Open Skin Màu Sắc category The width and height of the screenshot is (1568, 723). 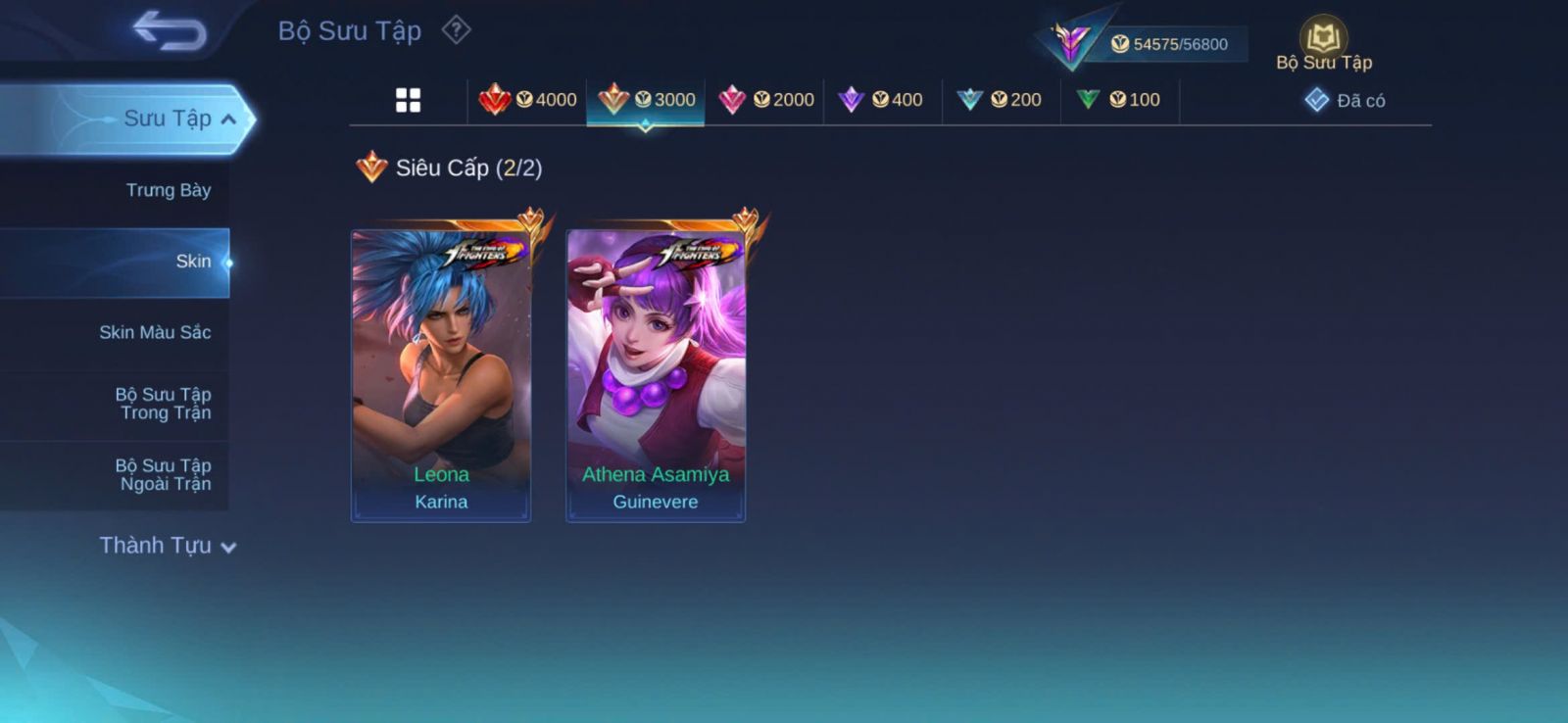pyautogui.click(x=155, y=332)
